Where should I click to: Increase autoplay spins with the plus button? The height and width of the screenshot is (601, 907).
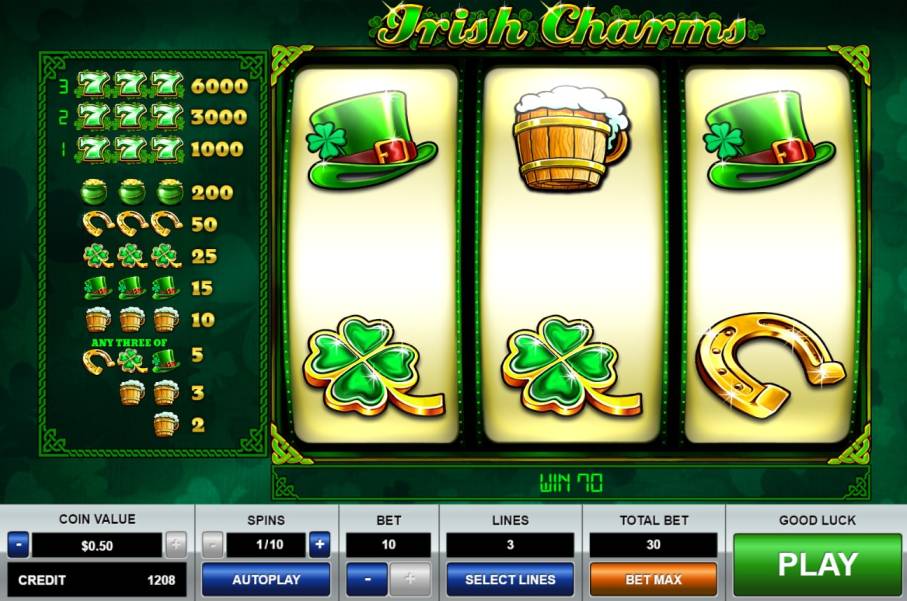[319, 545]
